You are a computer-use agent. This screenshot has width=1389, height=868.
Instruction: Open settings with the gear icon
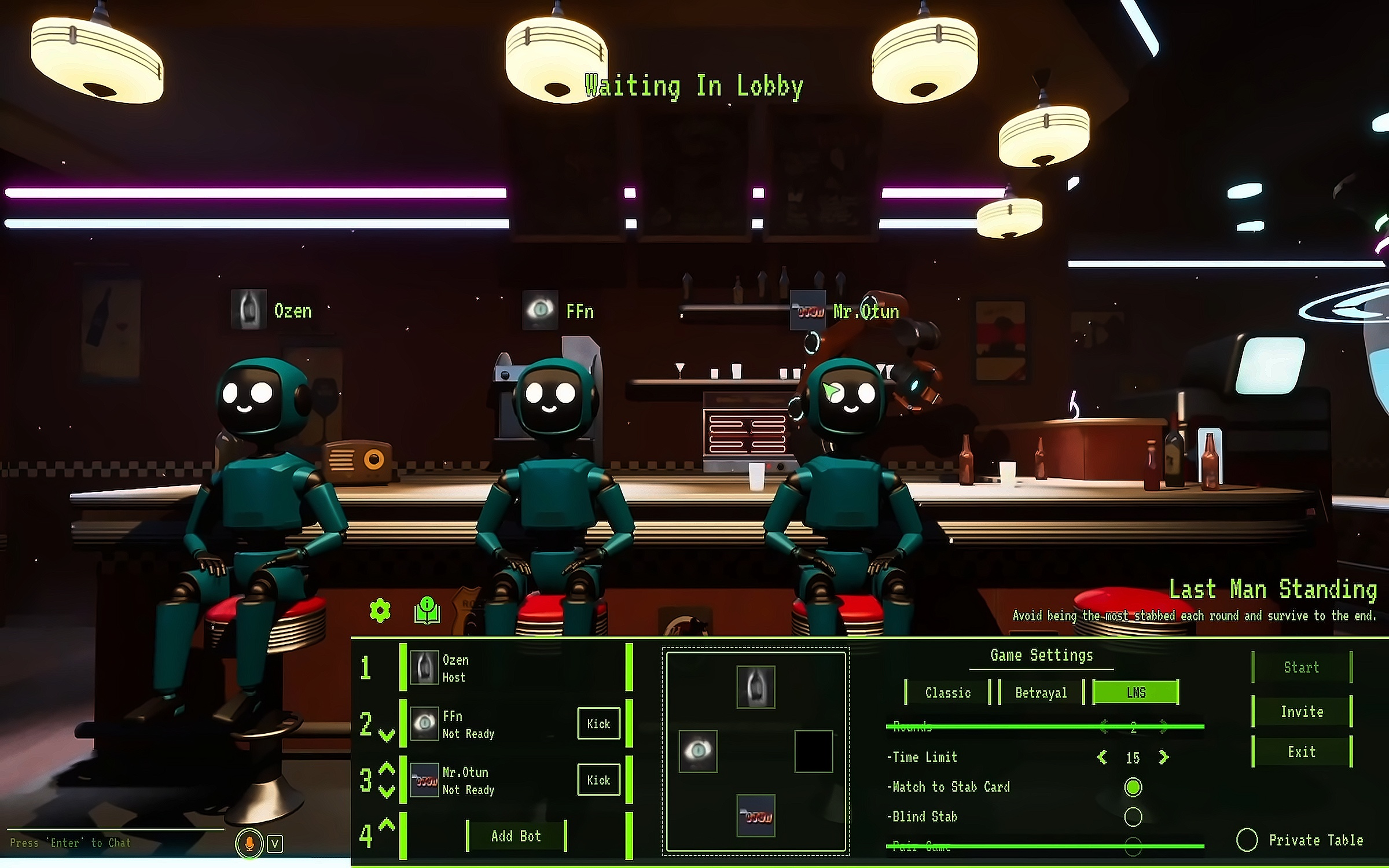[380, 610]
